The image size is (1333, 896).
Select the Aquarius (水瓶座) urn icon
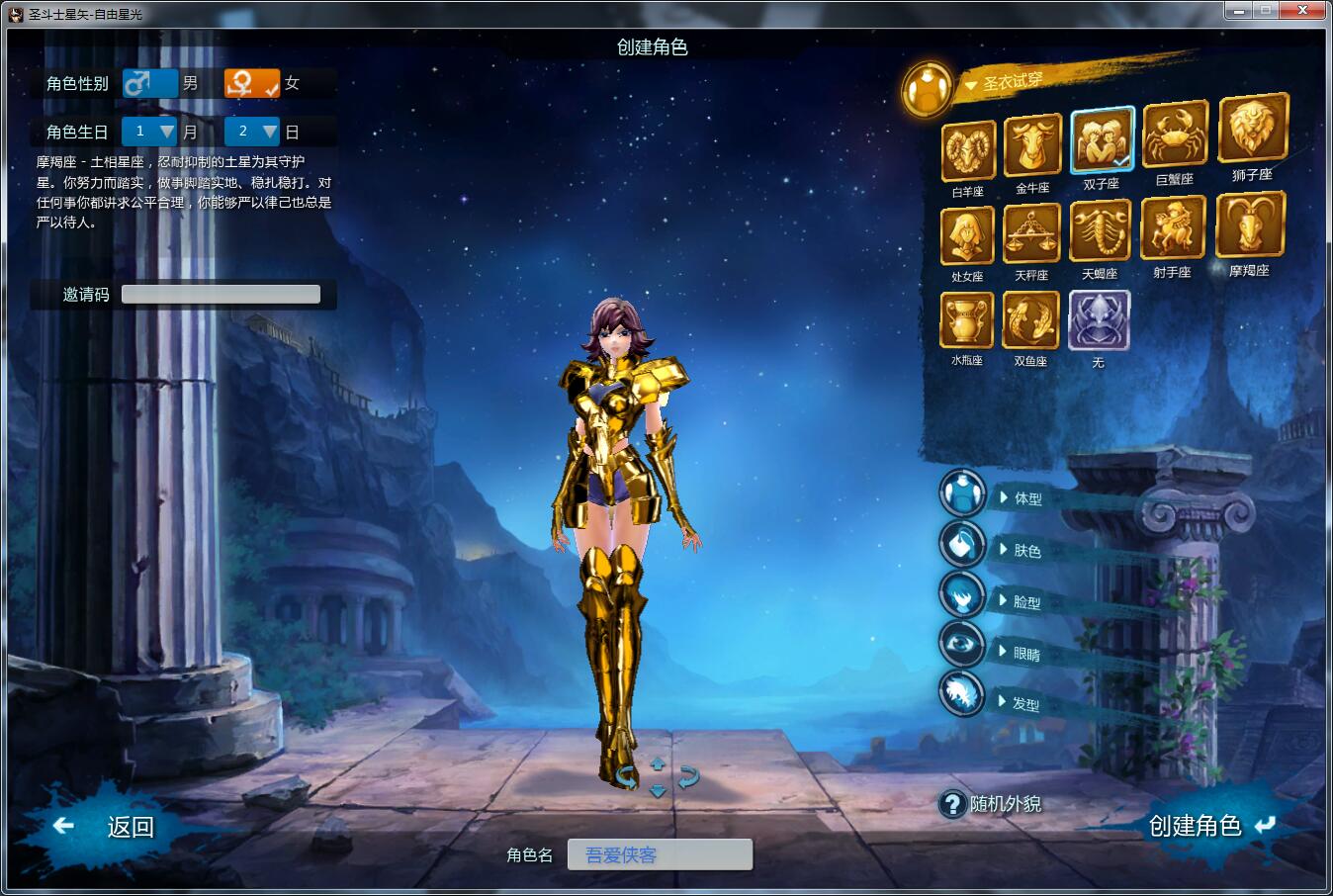[966, 321]
